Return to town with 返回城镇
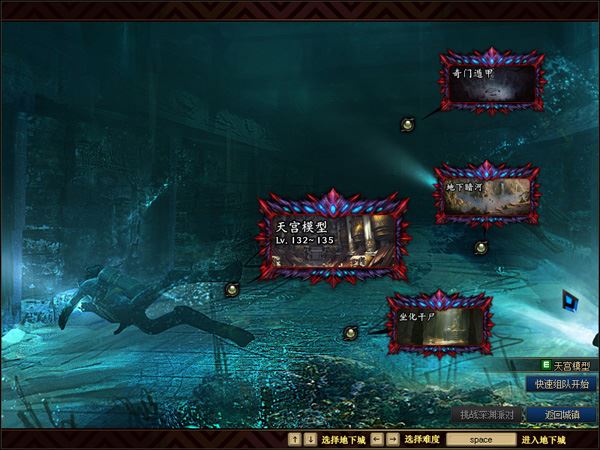 coord(562,414)
